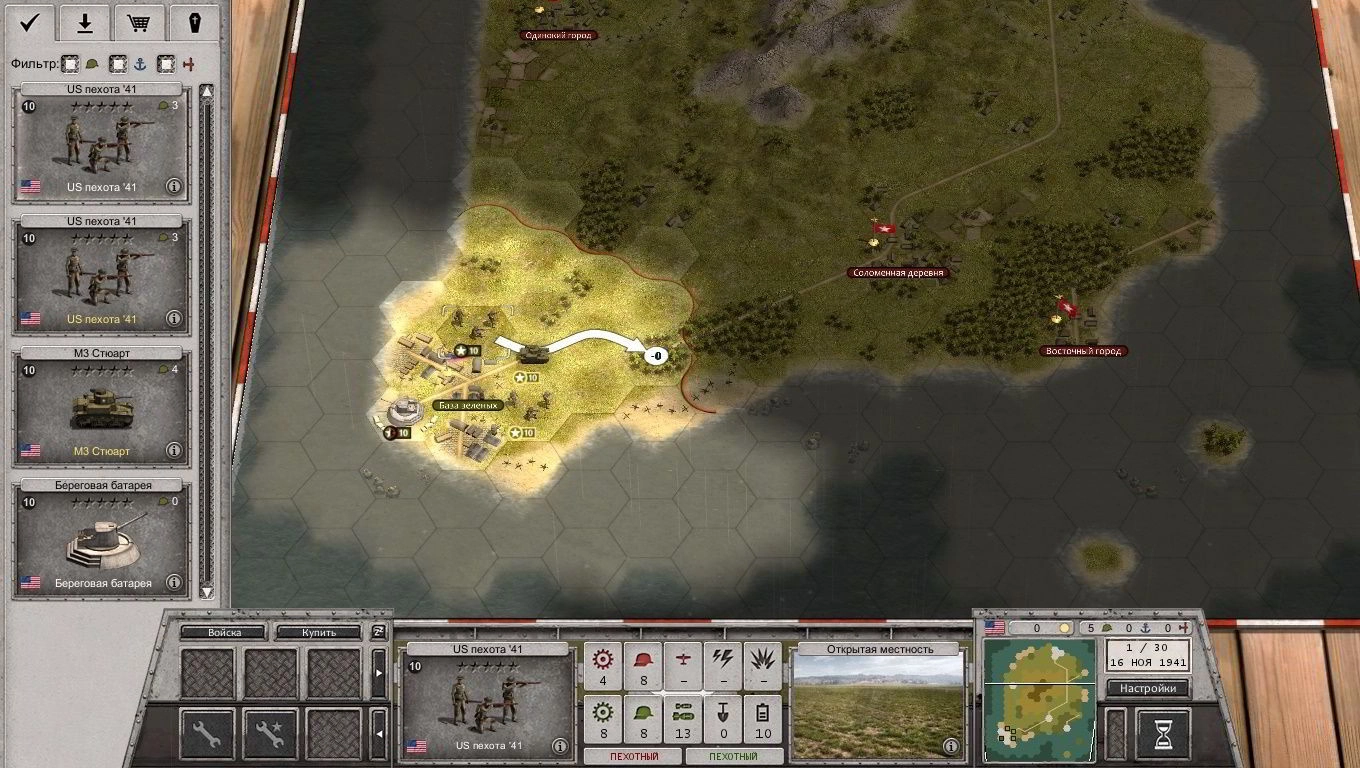Switch to the checkmark units tab
The image size is (1360, 768).
(x=30, y=22)
